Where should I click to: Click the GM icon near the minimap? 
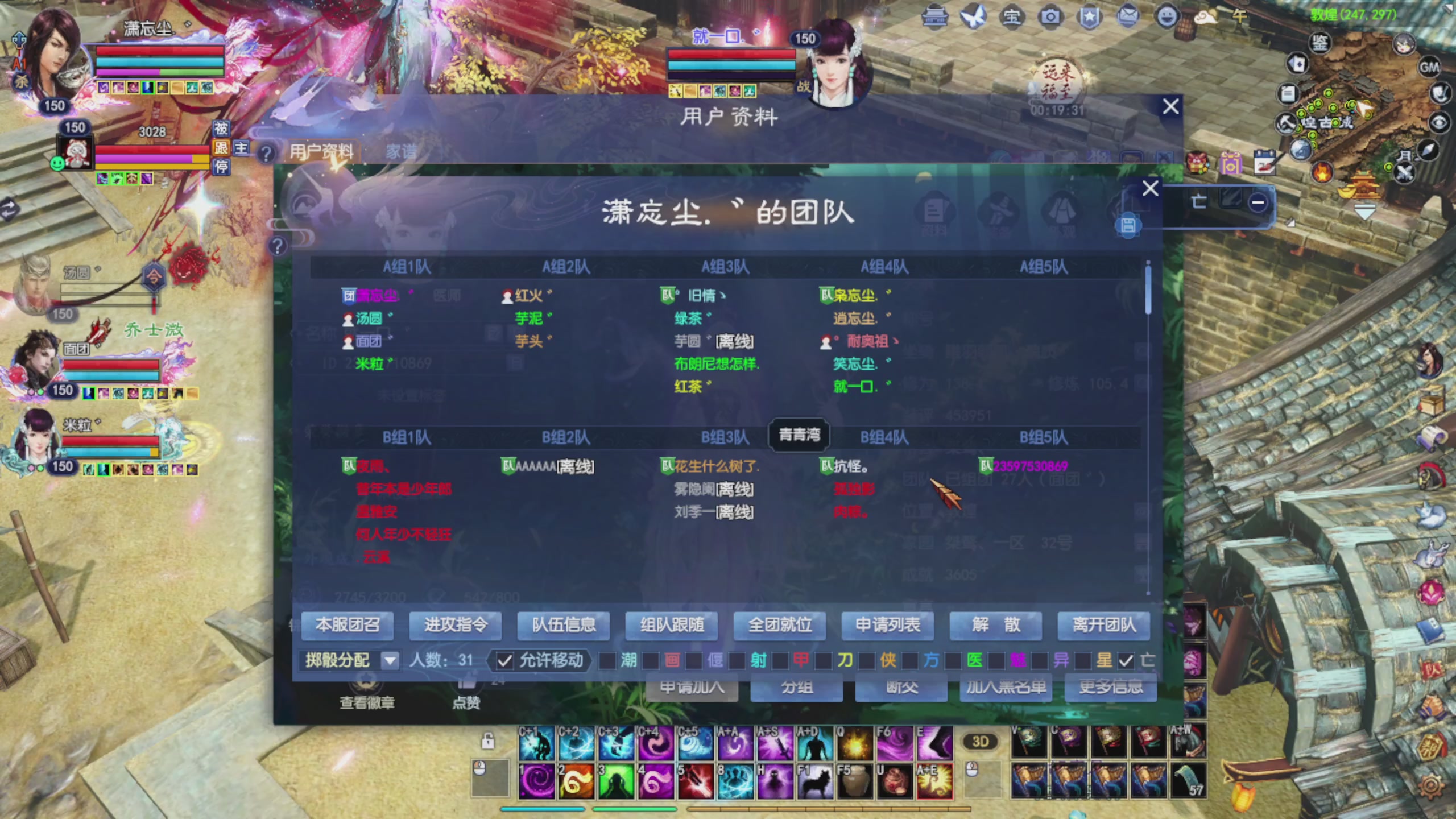point(1430,68)
